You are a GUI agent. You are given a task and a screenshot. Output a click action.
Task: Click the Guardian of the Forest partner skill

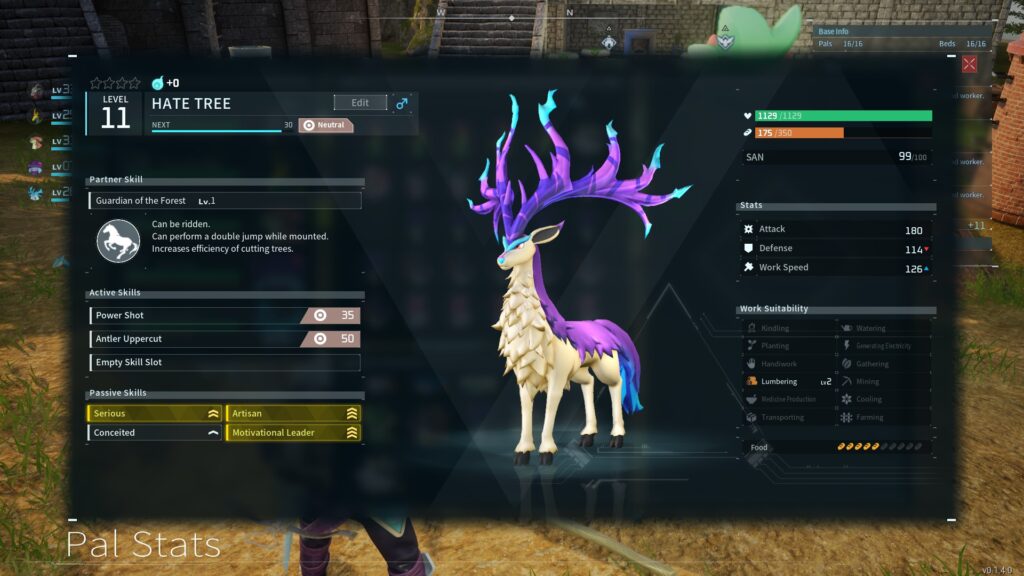pos(224,201)
